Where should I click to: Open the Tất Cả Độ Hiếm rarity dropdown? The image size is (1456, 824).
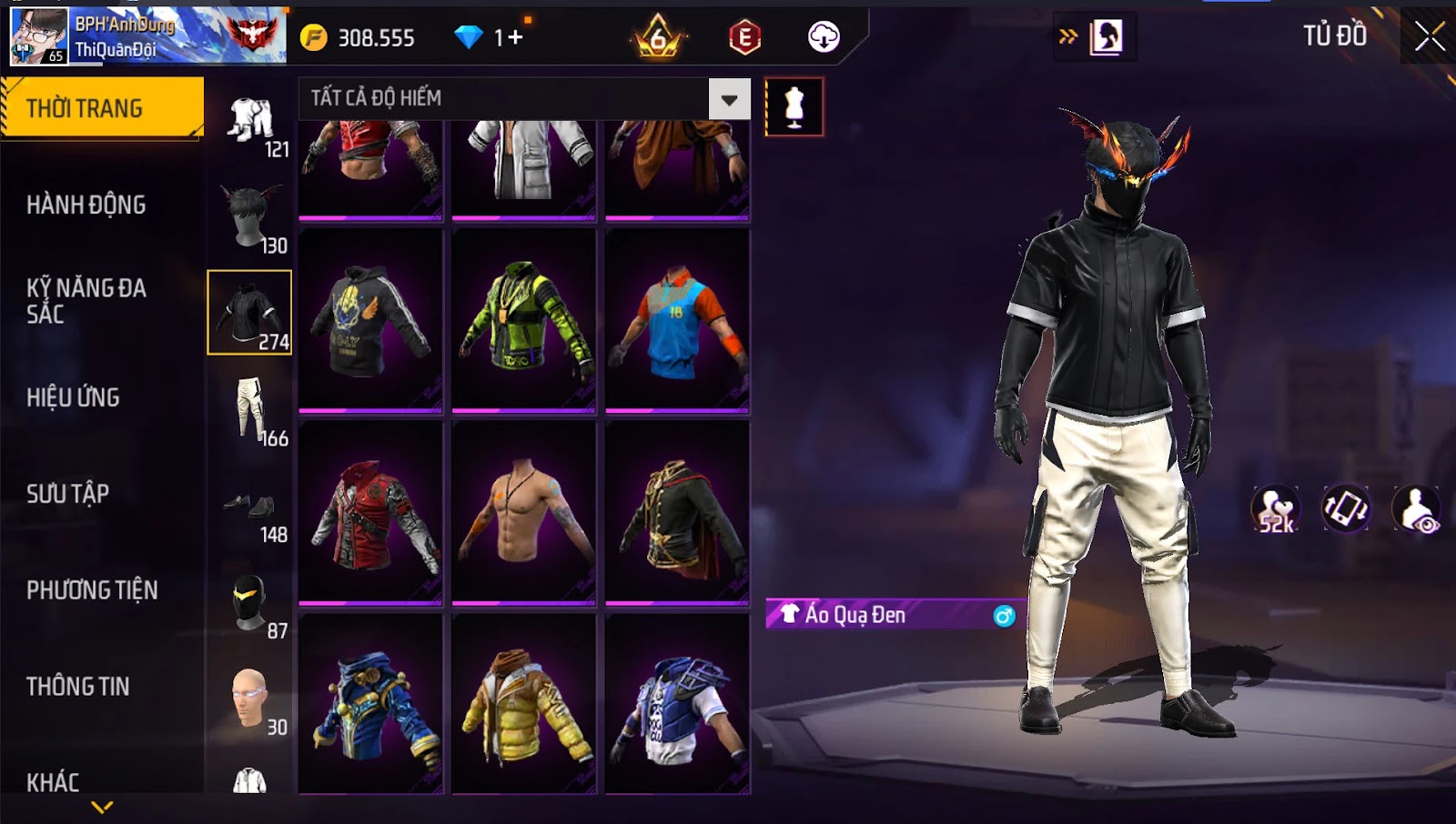click(x=729, y=99)
